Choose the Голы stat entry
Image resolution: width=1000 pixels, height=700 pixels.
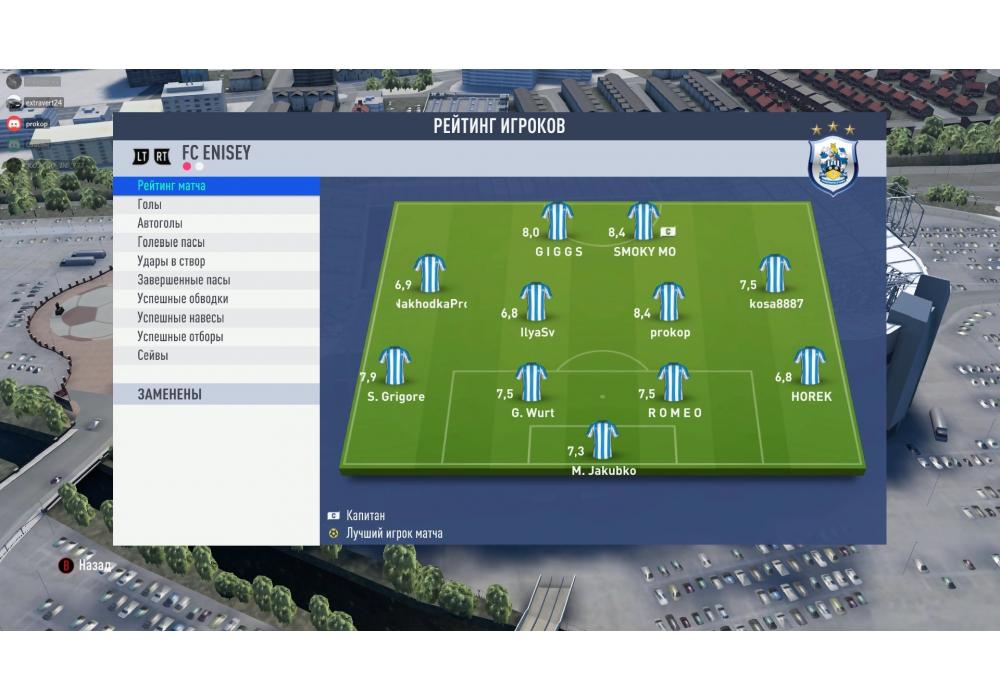pyautogui.click(x=216, y=205)
